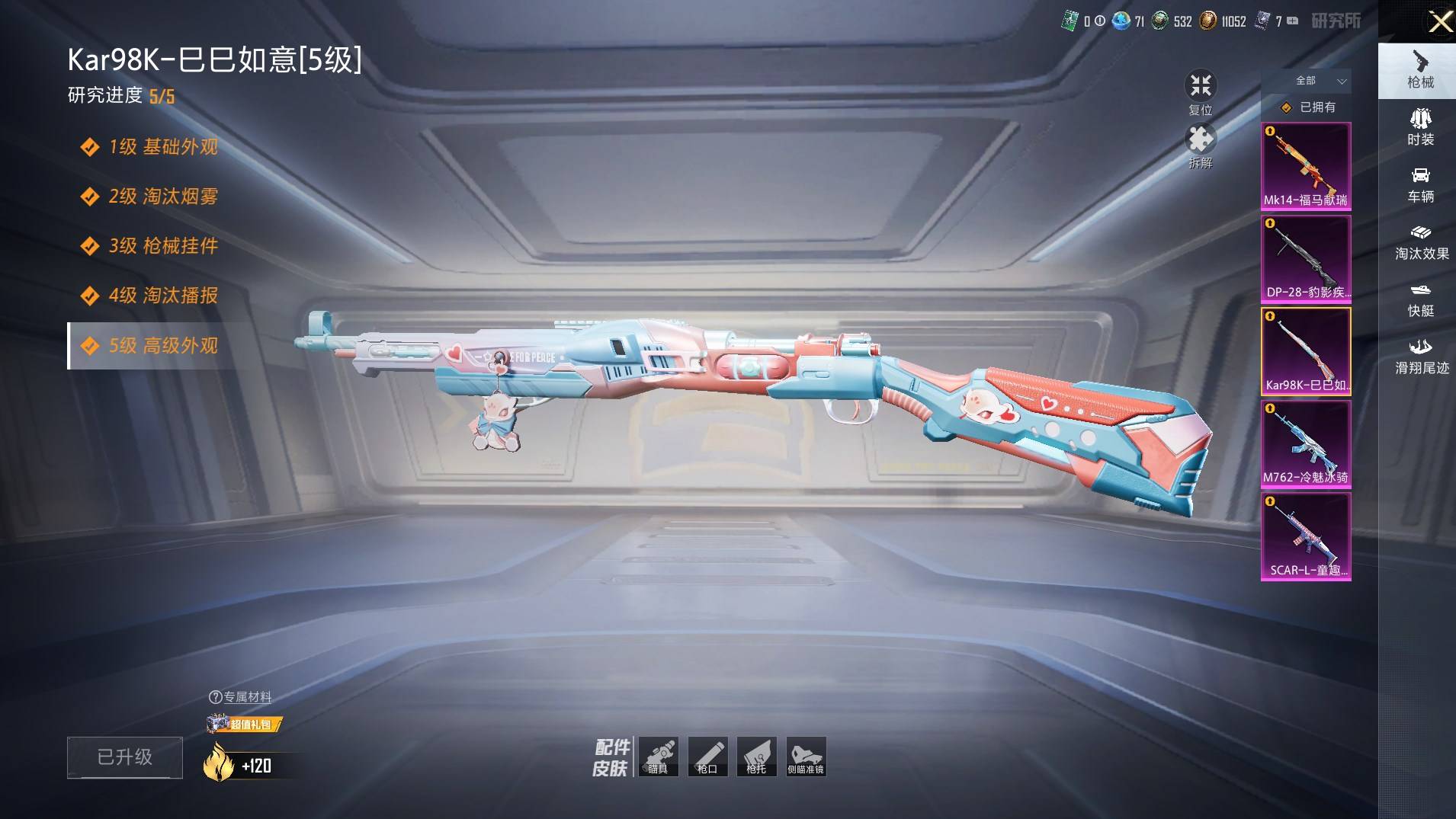The width and height of the screenshot is (1456, 819).
Task: Select level 5 高级外观 entry
Action: (x=162, y=345)
